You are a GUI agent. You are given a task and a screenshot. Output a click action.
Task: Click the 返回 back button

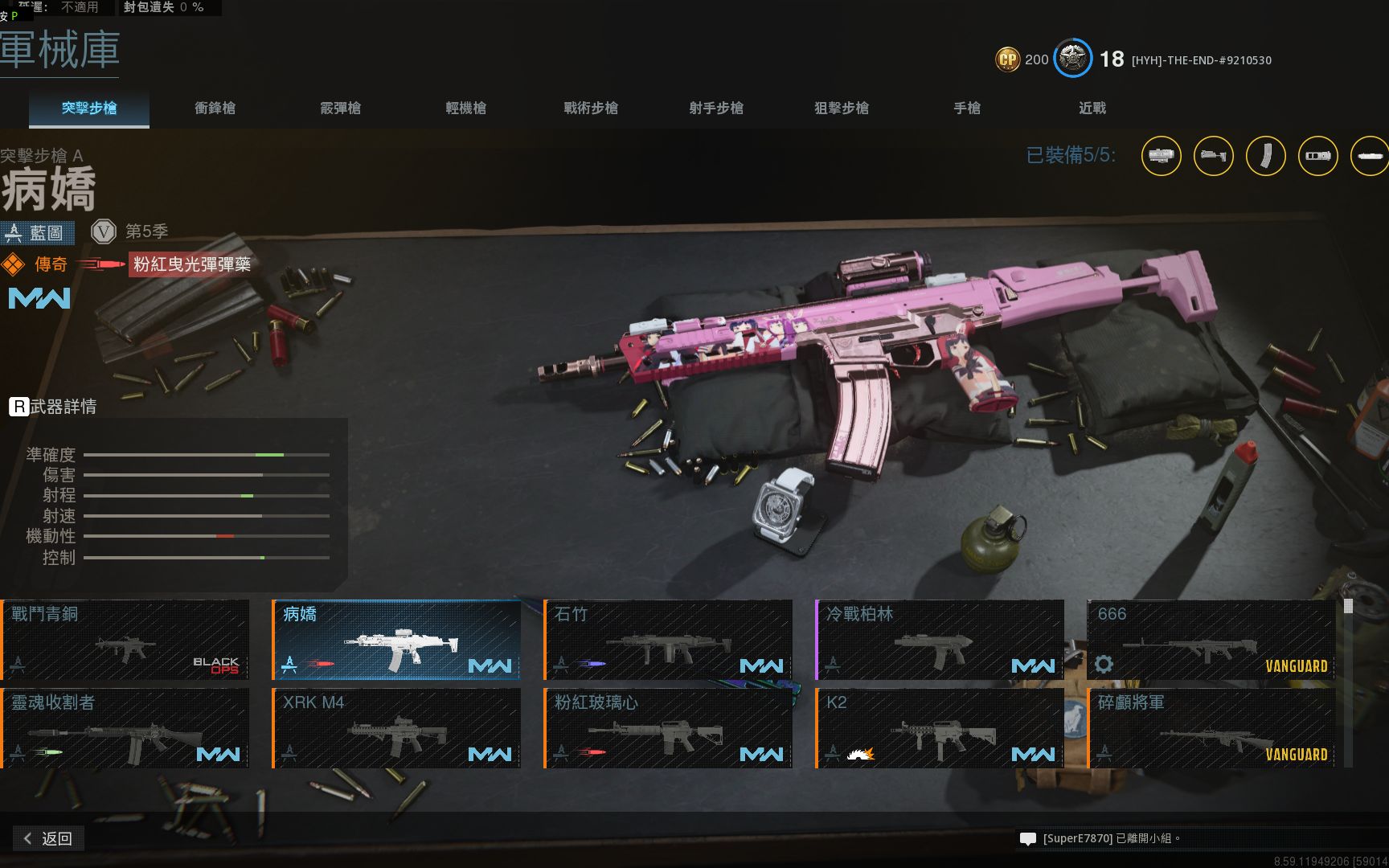point(49,838)
